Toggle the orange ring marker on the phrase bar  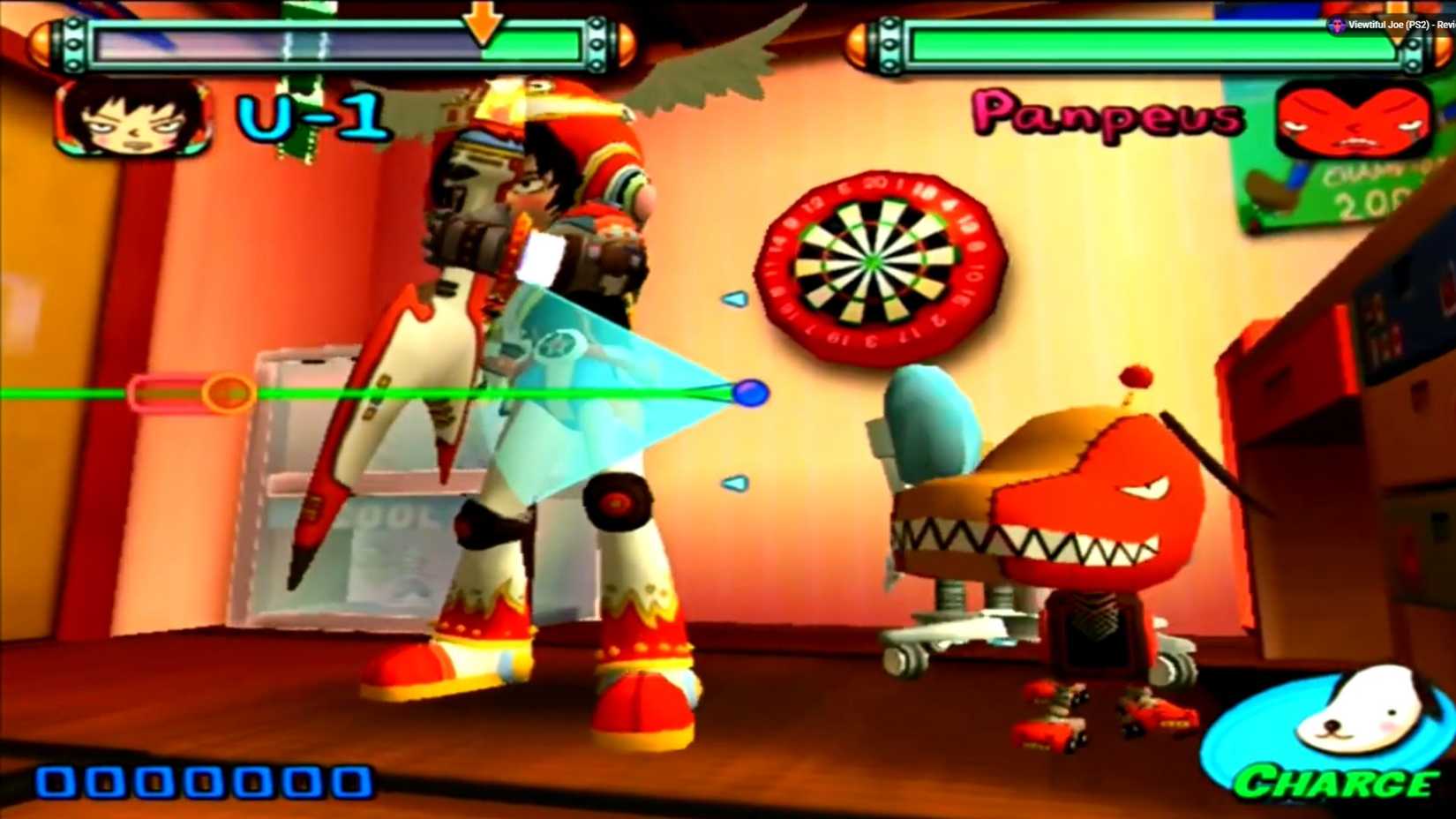(x=228, y=394)
